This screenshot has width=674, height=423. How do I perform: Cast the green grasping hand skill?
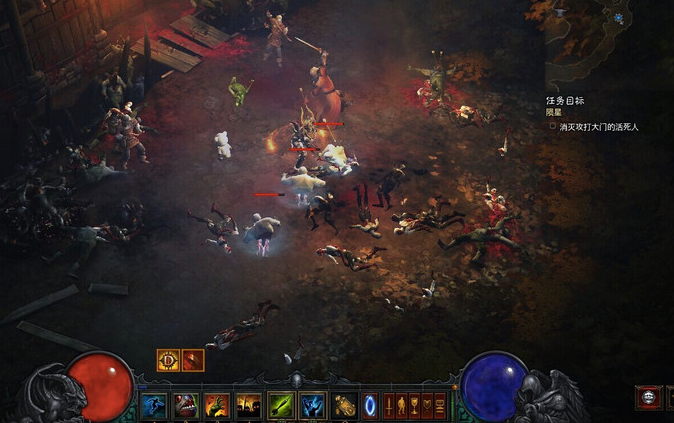(216, 405)
